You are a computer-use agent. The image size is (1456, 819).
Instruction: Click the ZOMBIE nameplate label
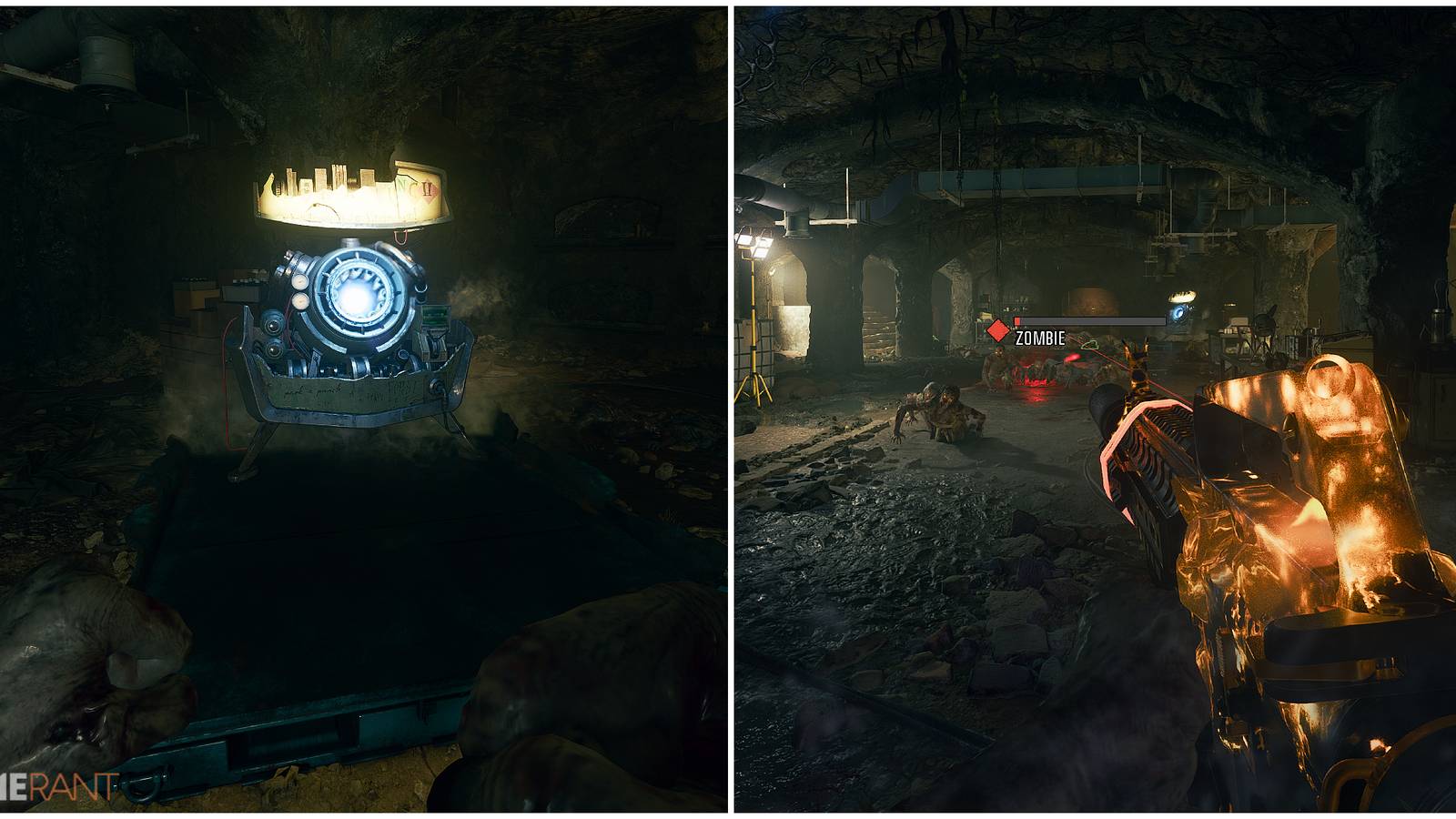(1040, 338)
